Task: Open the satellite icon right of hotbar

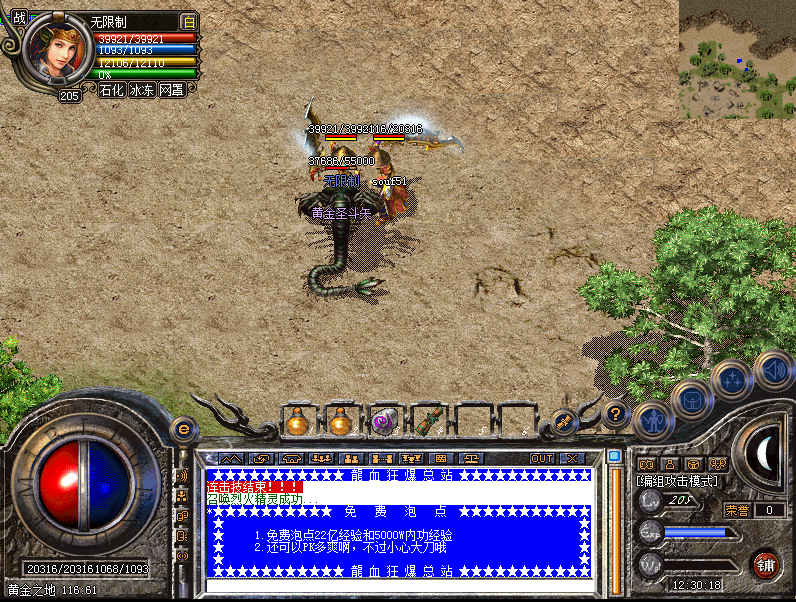Action: click(x=565, y=422)
